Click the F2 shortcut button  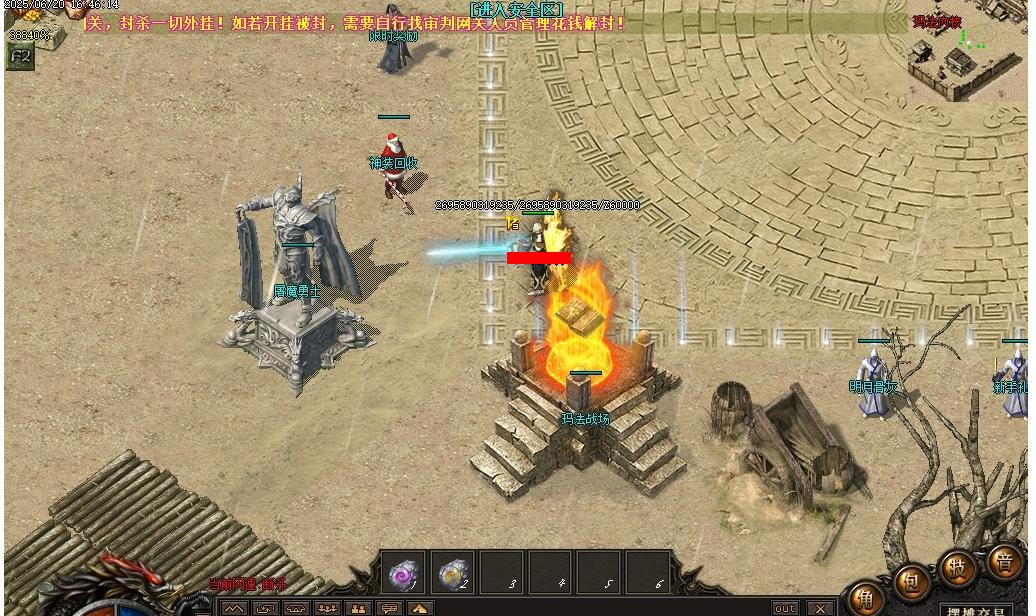click(19, 57)
